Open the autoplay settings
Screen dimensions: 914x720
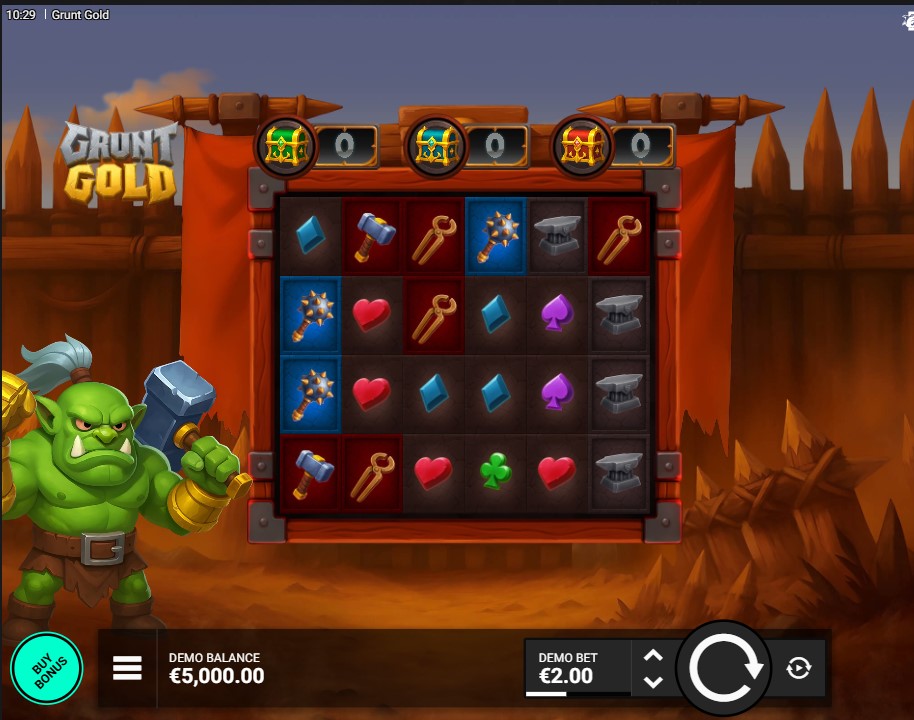click(x=798, y=668)
